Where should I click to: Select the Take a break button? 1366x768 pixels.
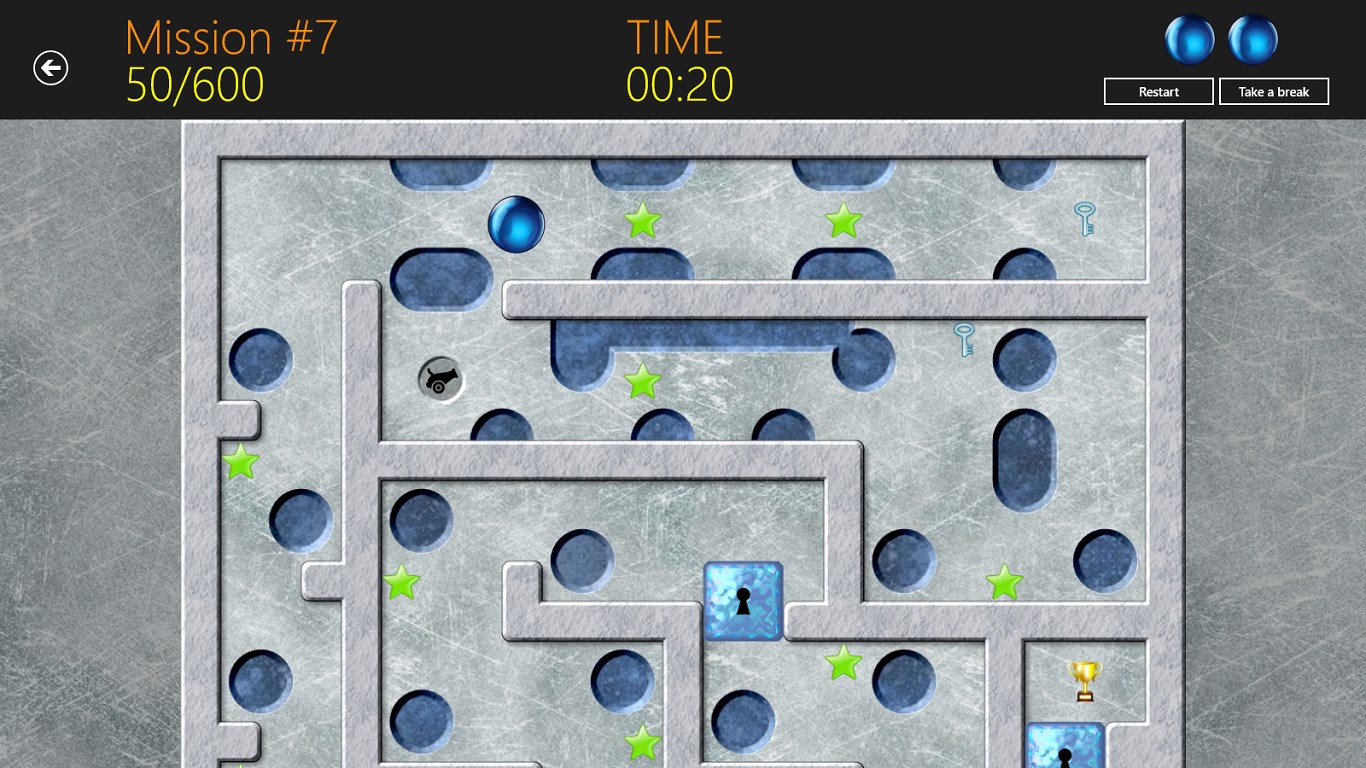(x=1273, y=92)
